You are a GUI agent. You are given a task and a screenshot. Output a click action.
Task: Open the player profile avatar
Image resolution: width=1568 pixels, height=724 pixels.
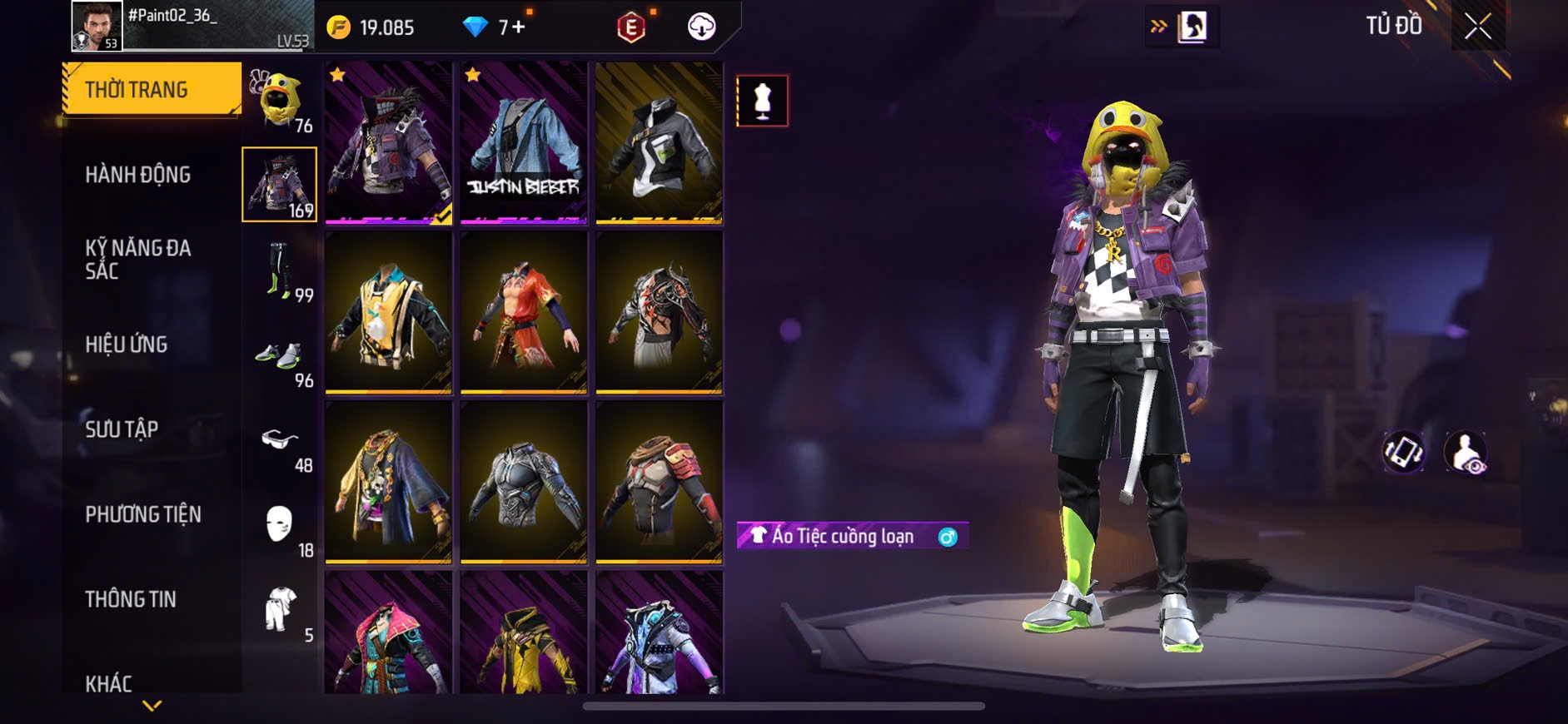point(97,26)
